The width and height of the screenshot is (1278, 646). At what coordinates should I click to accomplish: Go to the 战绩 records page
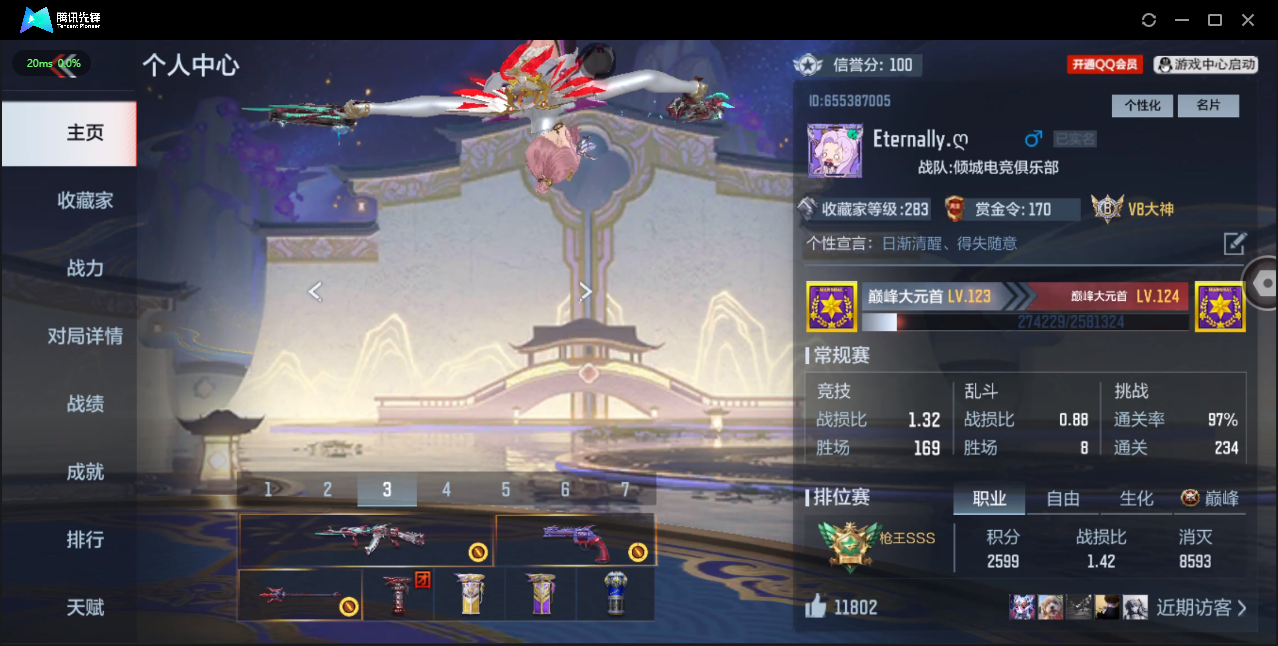coord(85,404)
